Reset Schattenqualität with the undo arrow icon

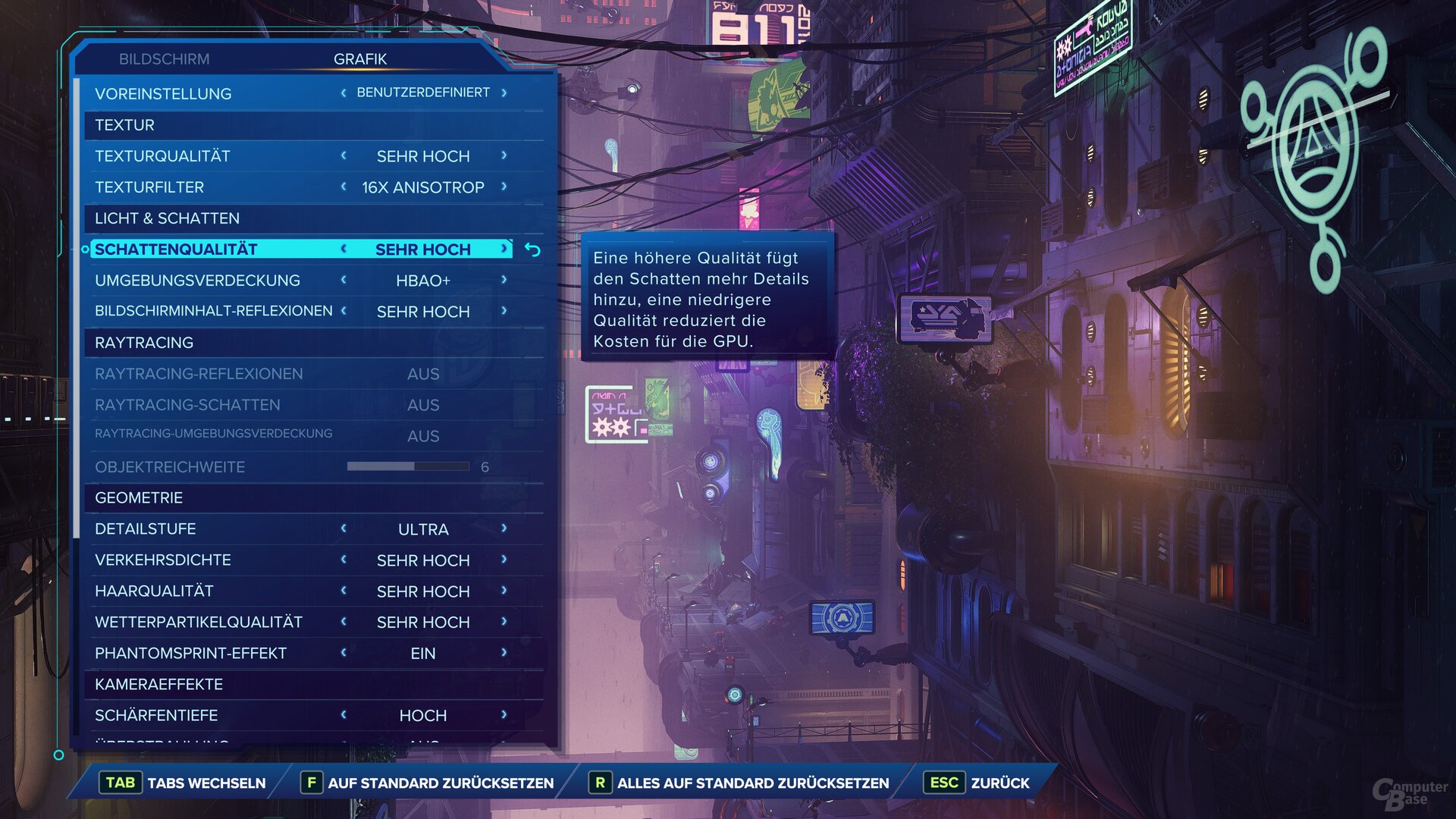click(x=533, y=249)
